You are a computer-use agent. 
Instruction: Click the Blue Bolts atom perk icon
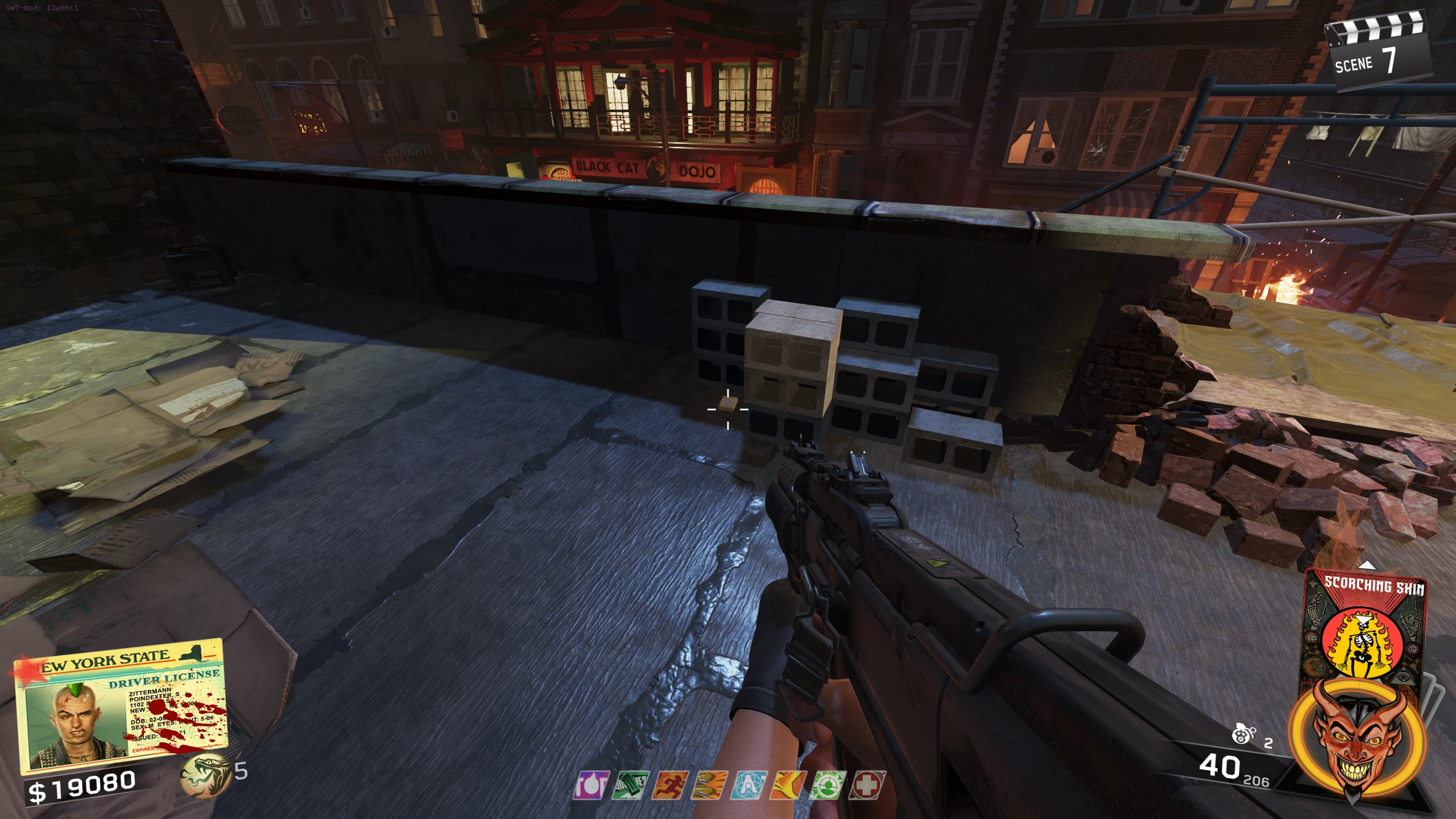coord(749,786)
